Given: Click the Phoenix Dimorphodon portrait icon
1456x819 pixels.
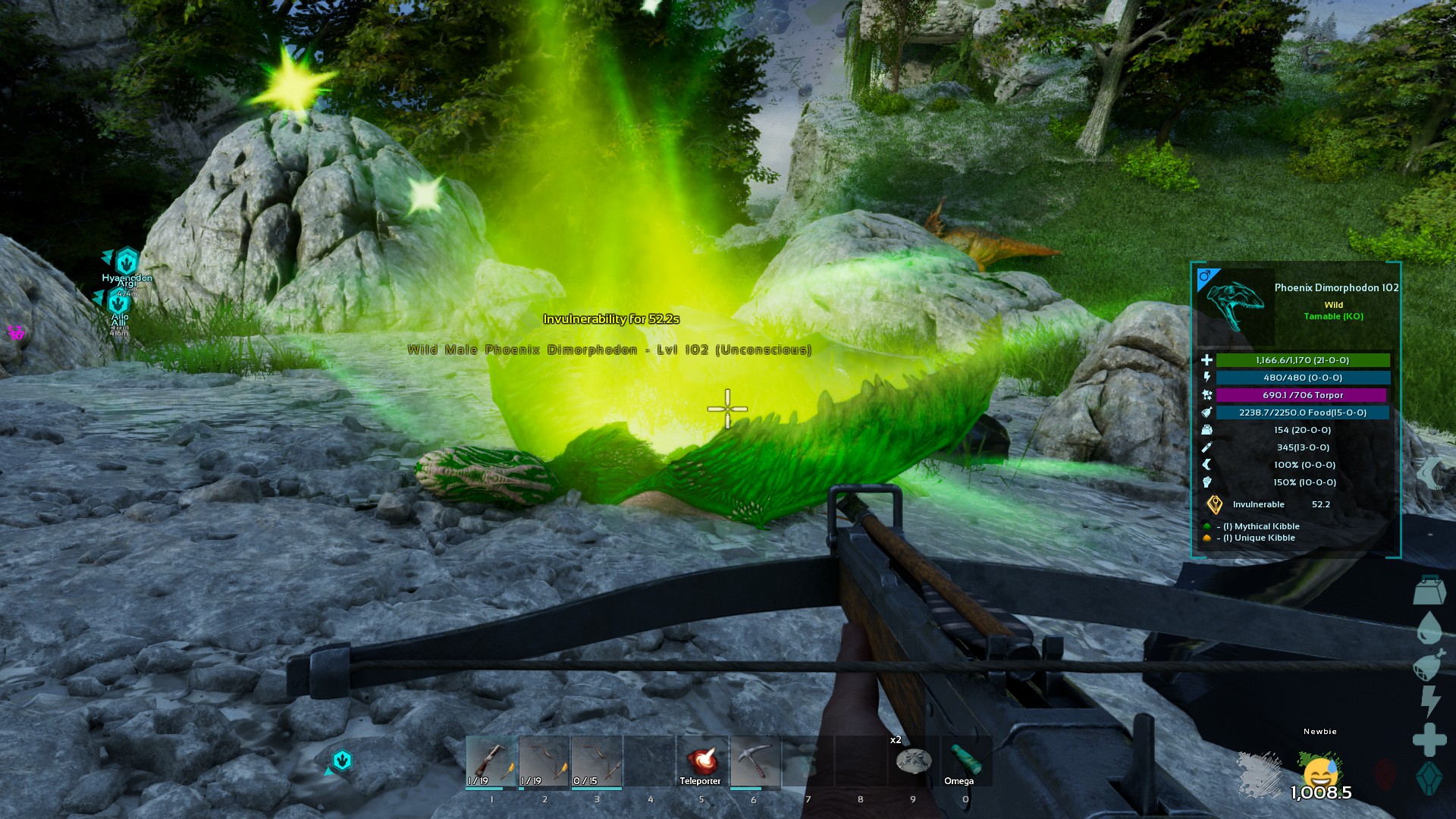Looking at the screenshot, I should (1235, 303).
